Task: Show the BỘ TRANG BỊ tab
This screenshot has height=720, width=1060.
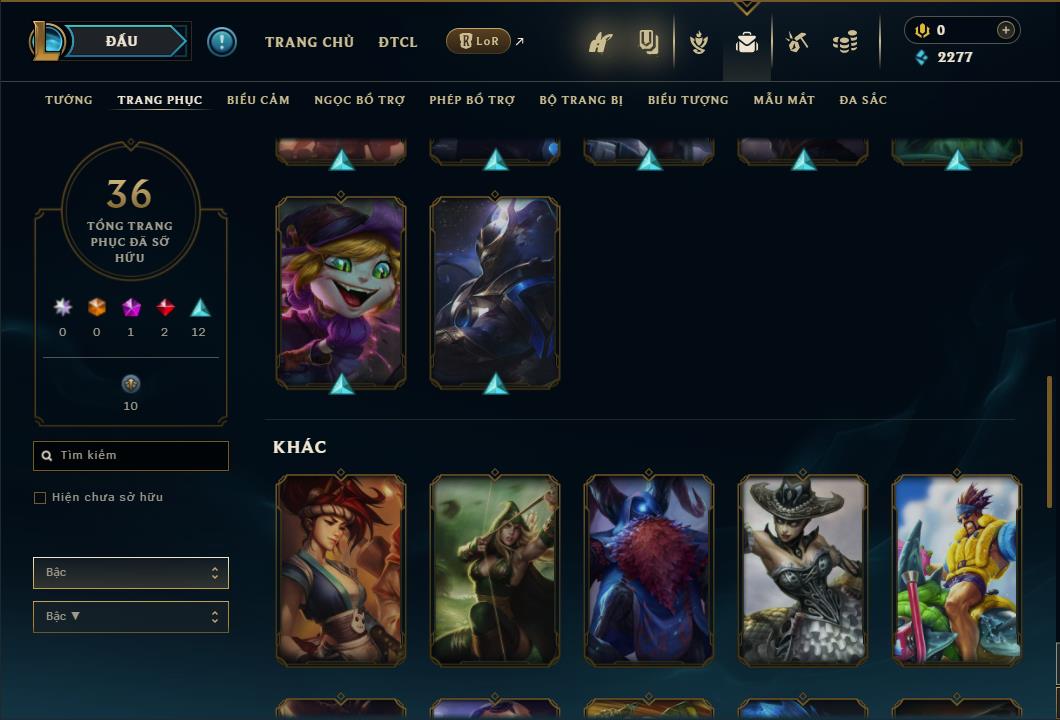Action: 581,100
